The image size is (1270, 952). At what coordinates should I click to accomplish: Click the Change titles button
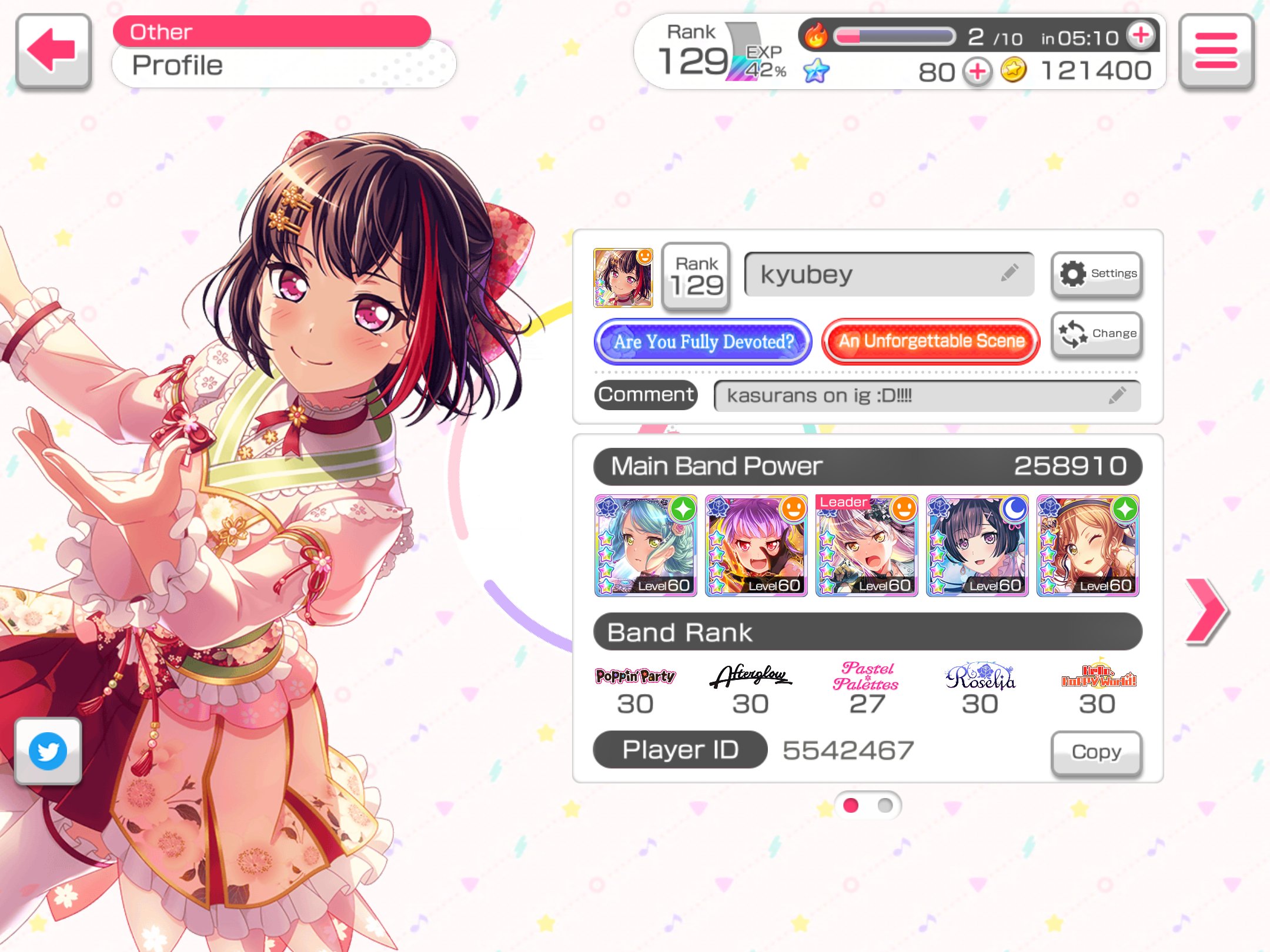tap(1097, 334)
